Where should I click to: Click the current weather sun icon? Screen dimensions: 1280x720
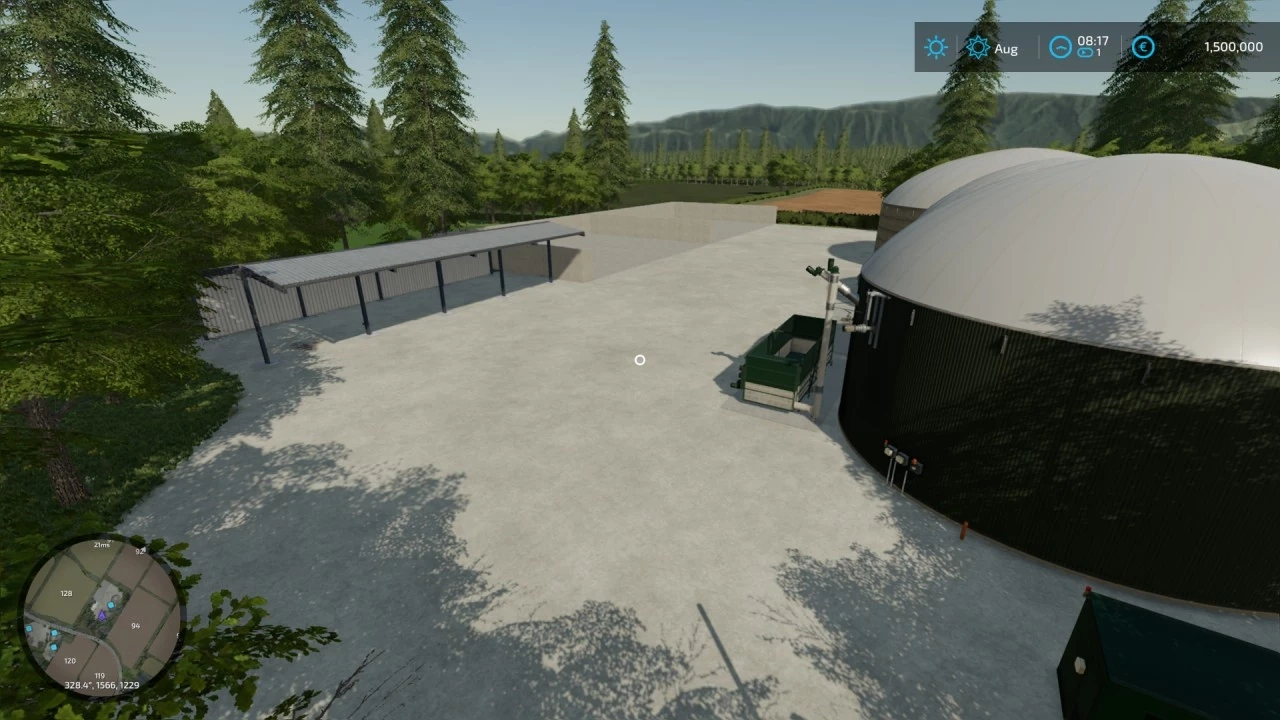[935, 47]
